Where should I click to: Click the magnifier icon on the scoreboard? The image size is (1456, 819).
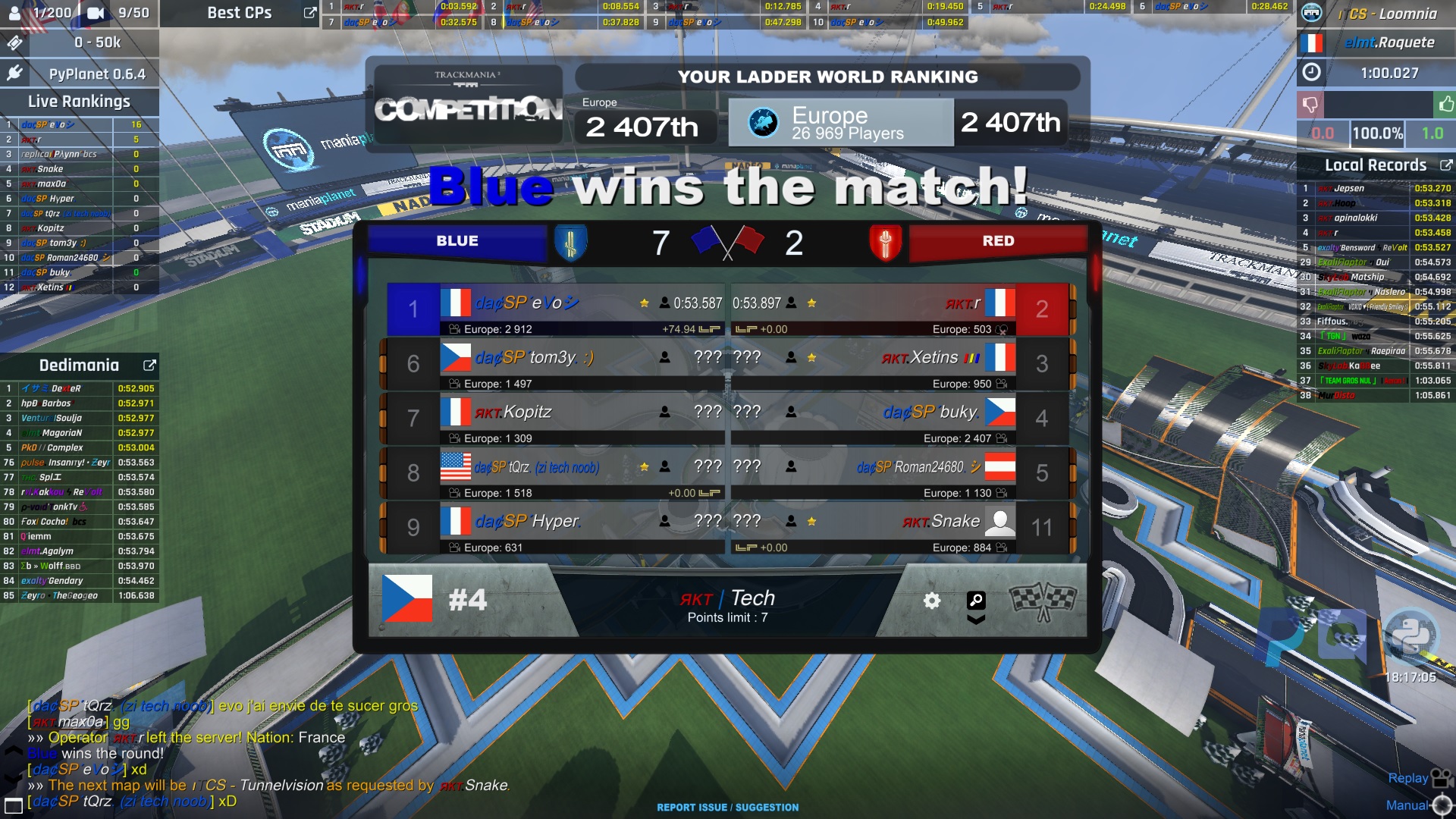(976, 601)
